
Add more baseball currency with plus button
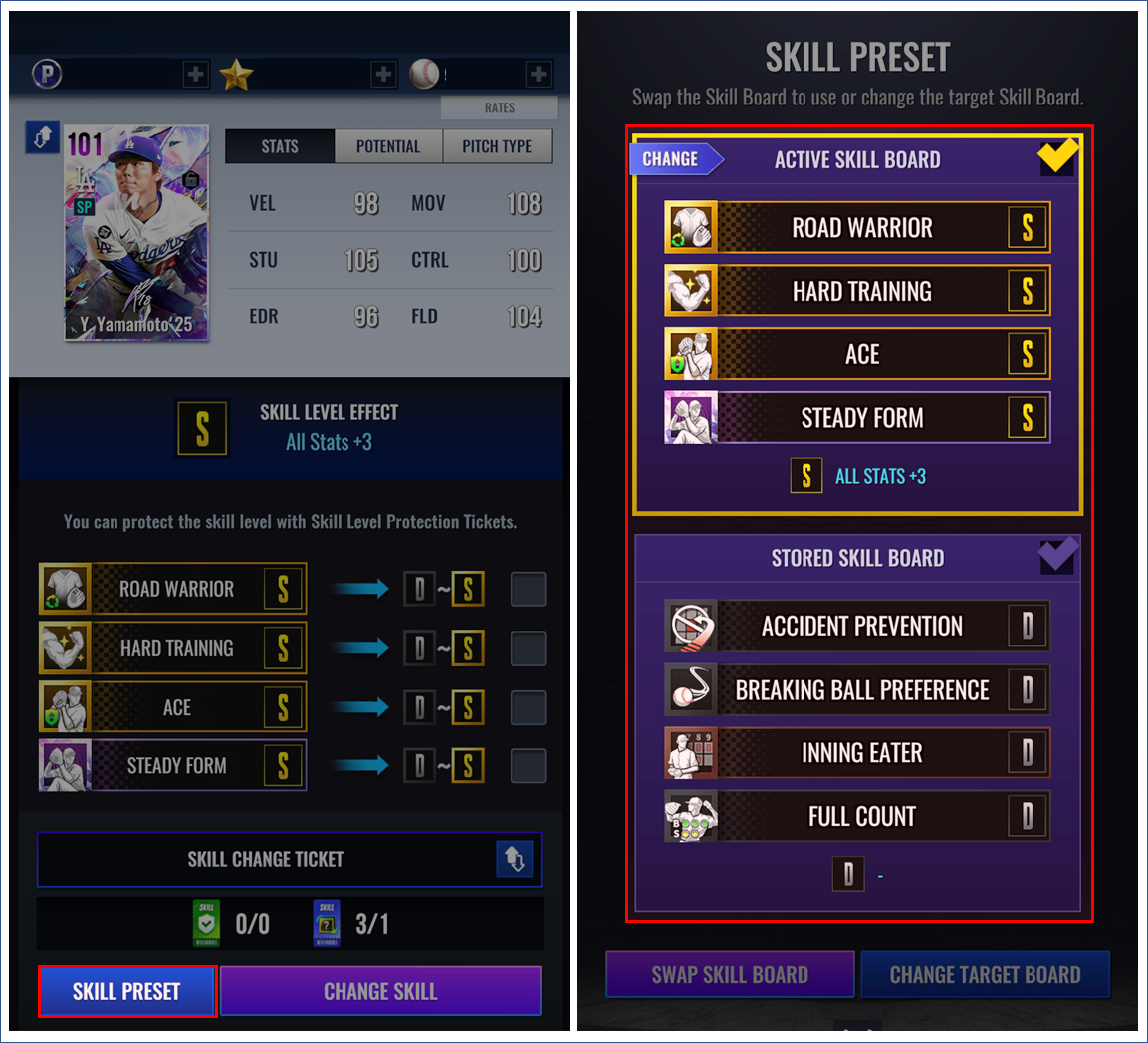(538, 74)
